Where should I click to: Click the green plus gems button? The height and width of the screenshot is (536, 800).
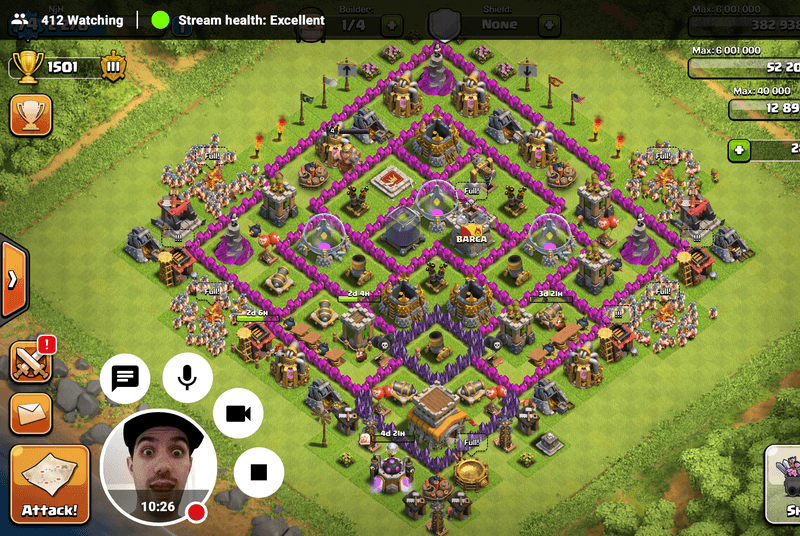tap(739, 150)
